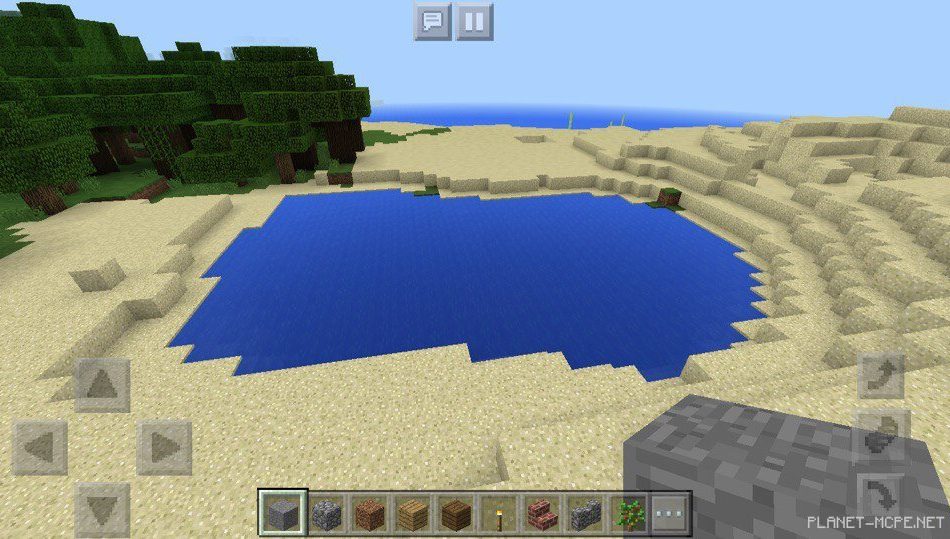This screenshot has width=950, height=539.
Task: Open the inventory with the three-dots button
Action: pos(670,514)
